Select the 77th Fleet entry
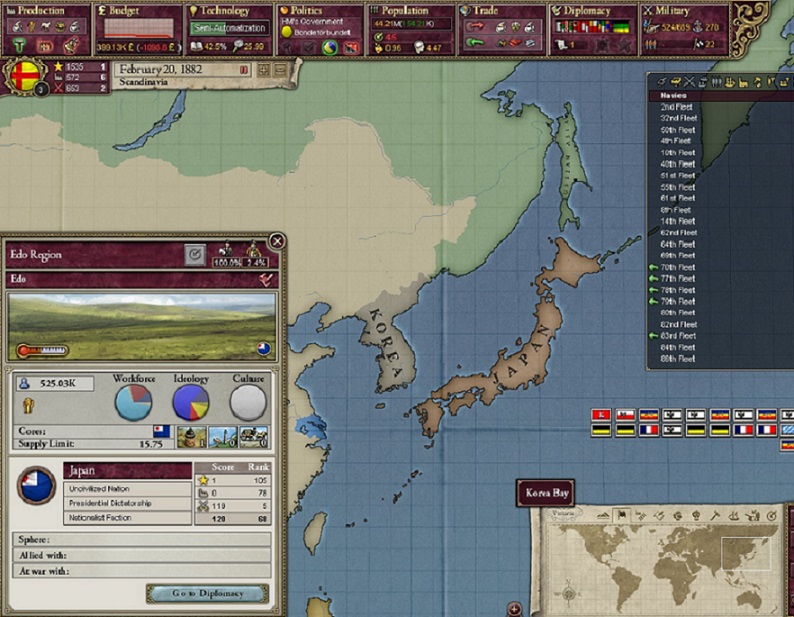Viewport: 794px width, 617px height. 677,279
